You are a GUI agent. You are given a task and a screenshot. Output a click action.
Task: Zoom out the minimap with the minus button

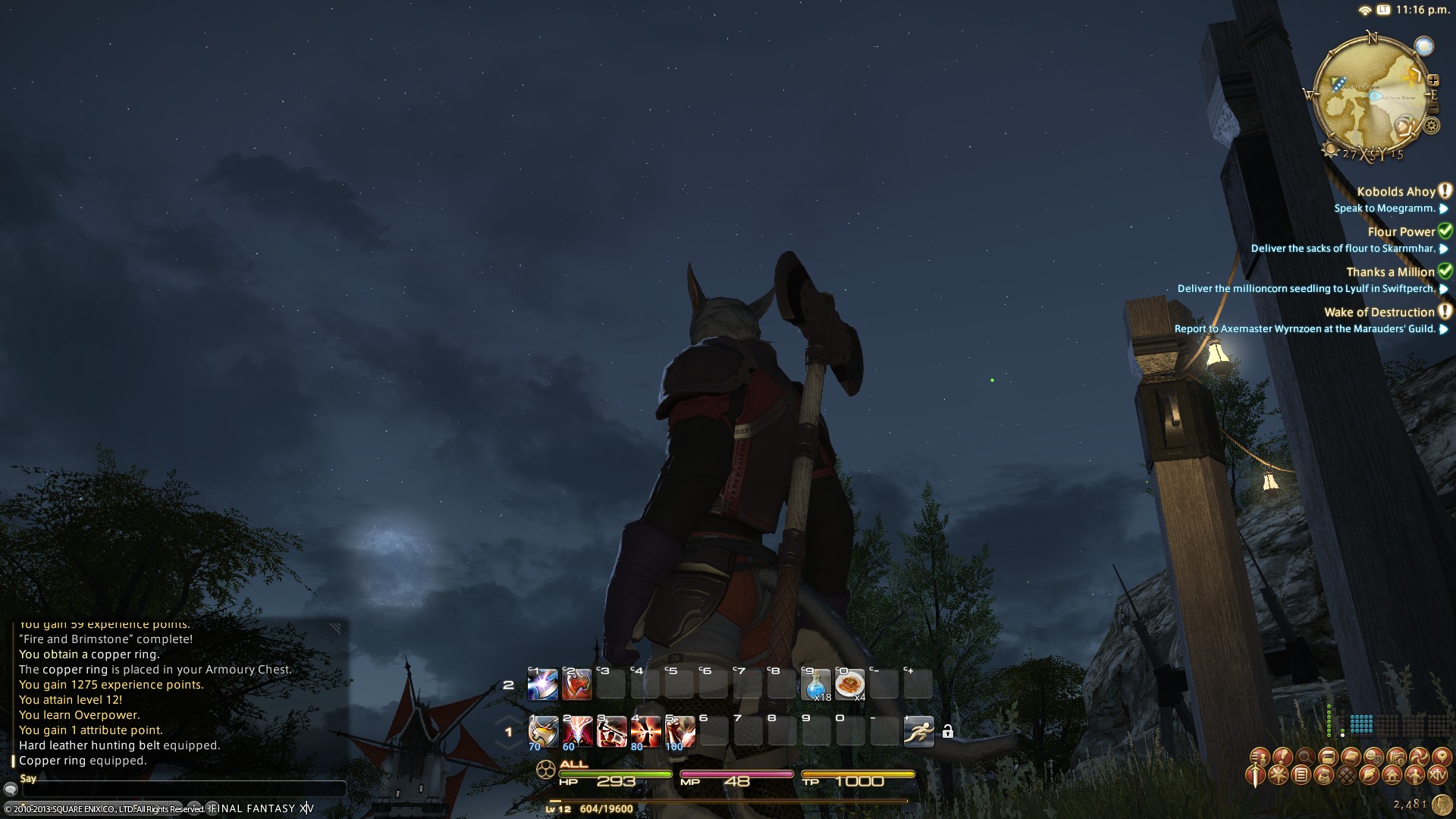pyautogui.click(x=1432, y=109)
